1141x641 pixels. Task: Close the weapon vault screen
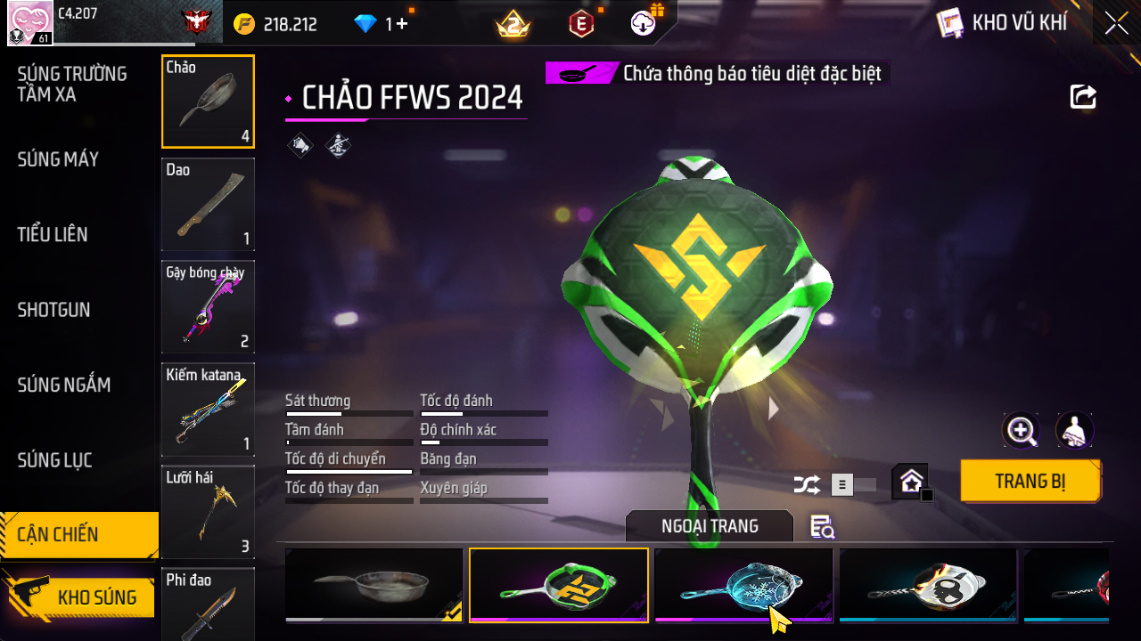tap(1116, 24)
